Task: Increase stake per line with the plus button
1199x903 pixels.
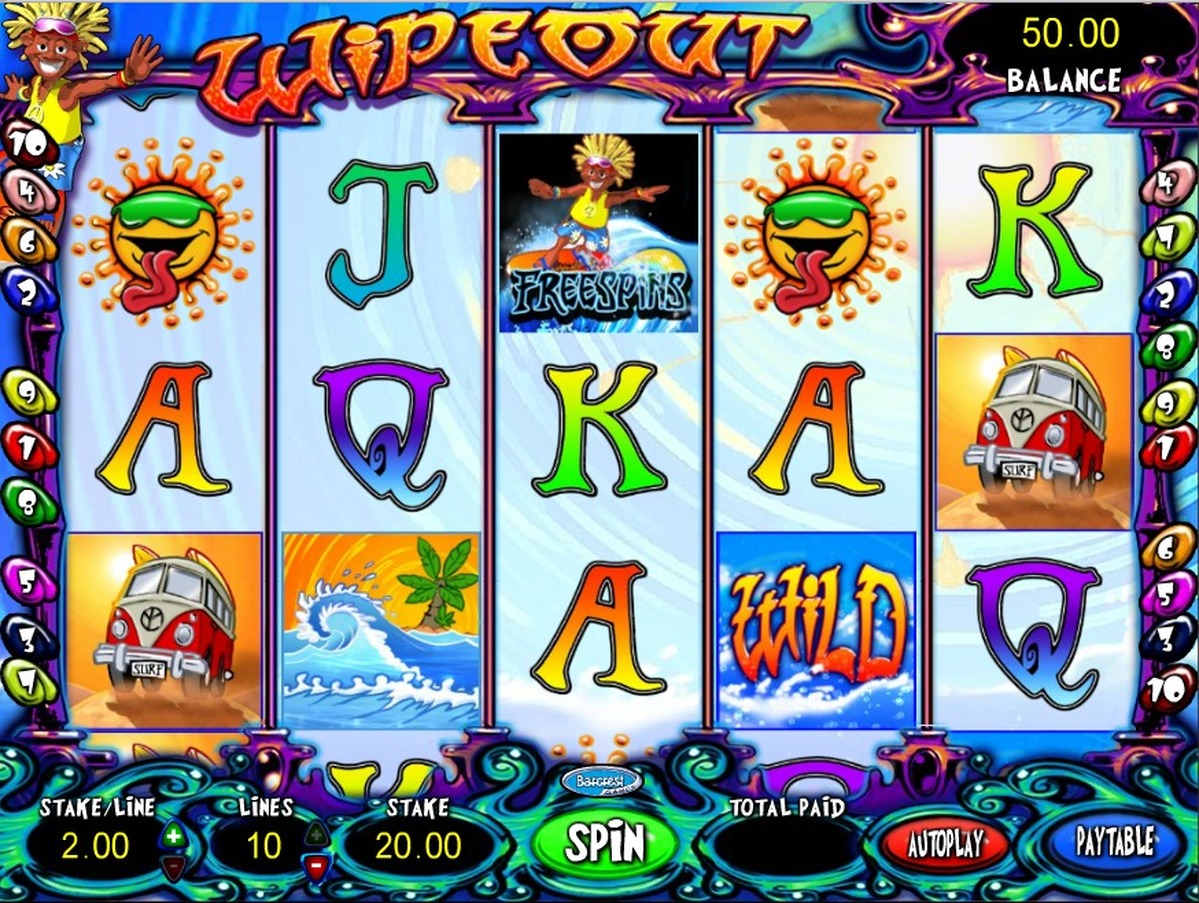Action: pyautogui.click(x=173, y=834)
